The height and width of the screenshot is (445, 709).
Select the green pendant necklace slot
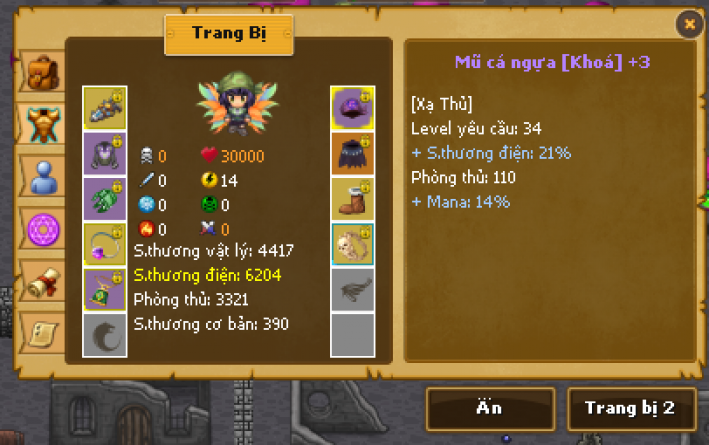coord(104,289)
